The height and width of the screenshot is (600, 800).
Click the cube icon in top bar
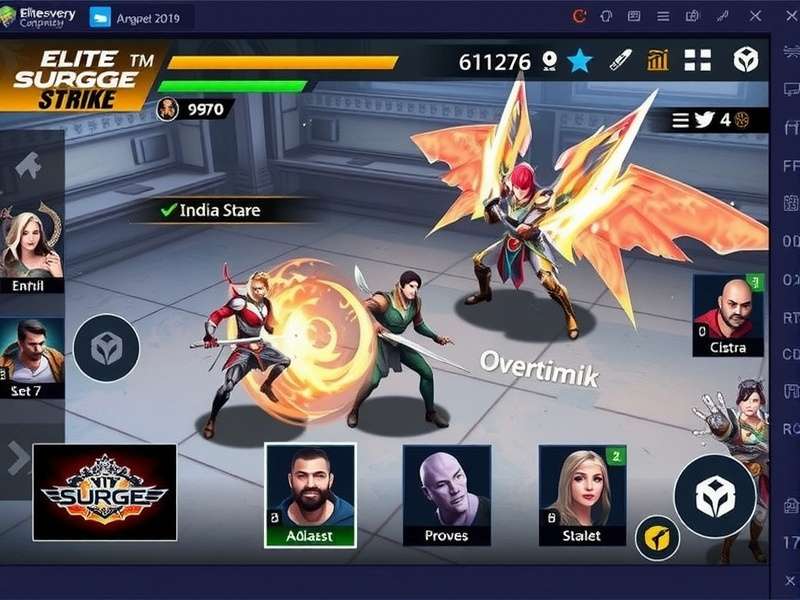pos(746,60)
